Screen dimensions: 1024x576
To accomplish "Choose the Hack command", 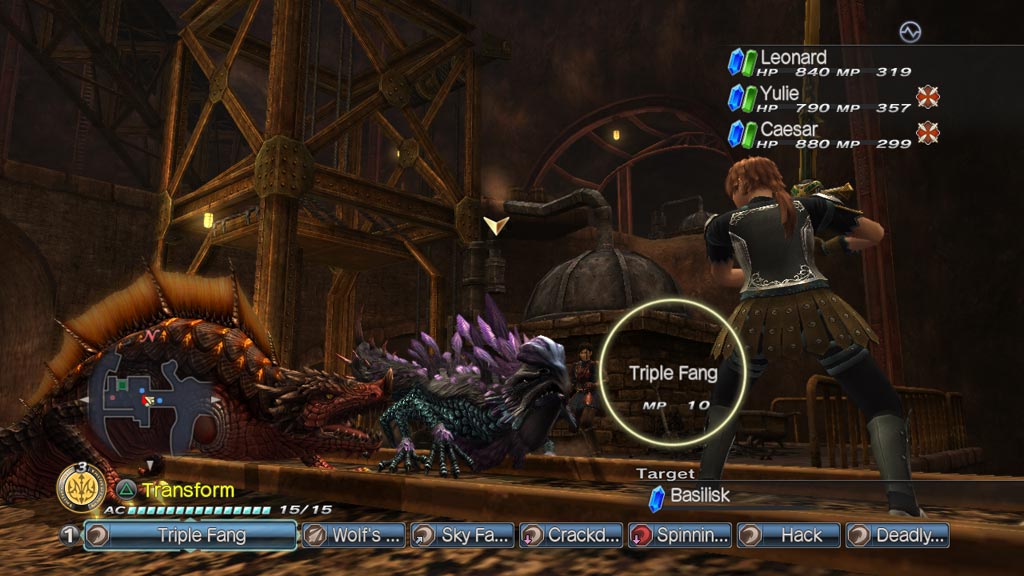I will [789, 535].
